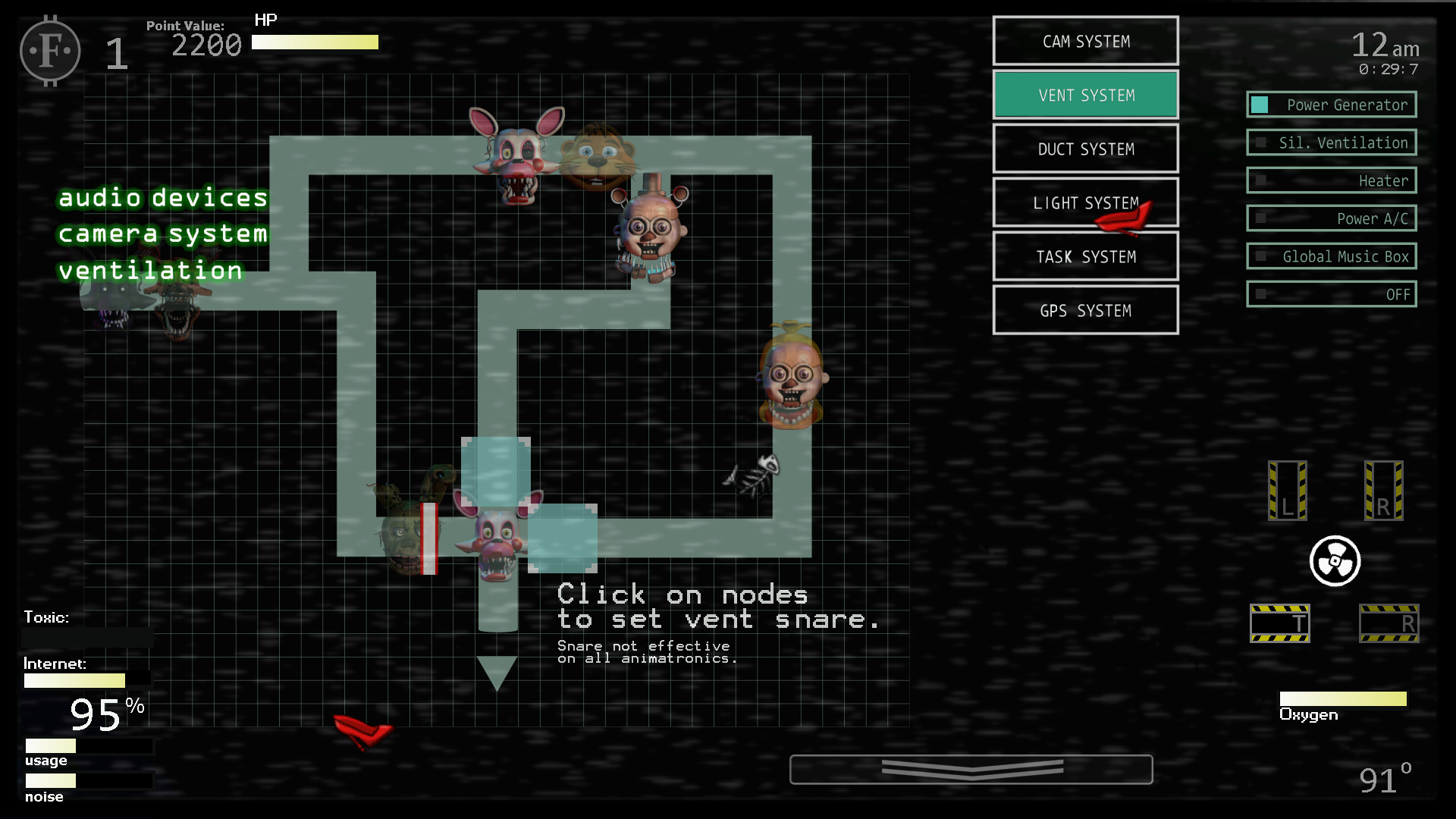Click the Fazbear F logo top left

pos(49,50)
